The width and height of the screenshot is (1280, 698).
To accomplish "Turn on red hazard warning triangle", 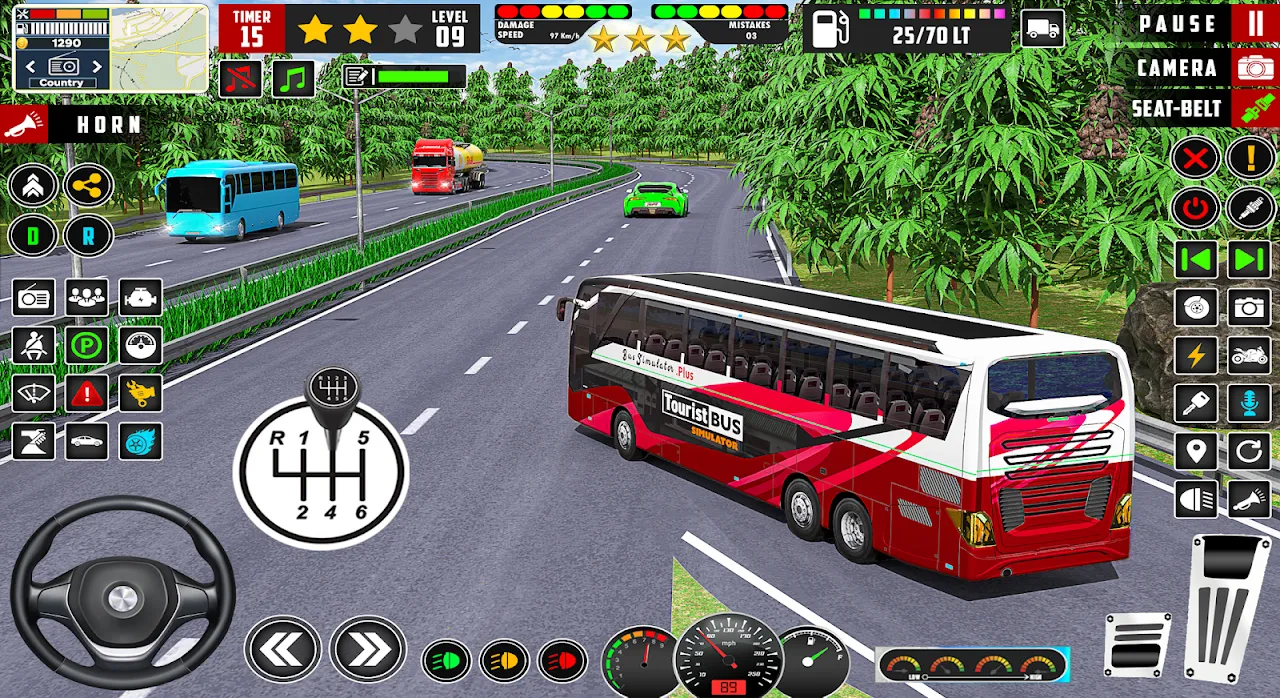I will (87, 393).
